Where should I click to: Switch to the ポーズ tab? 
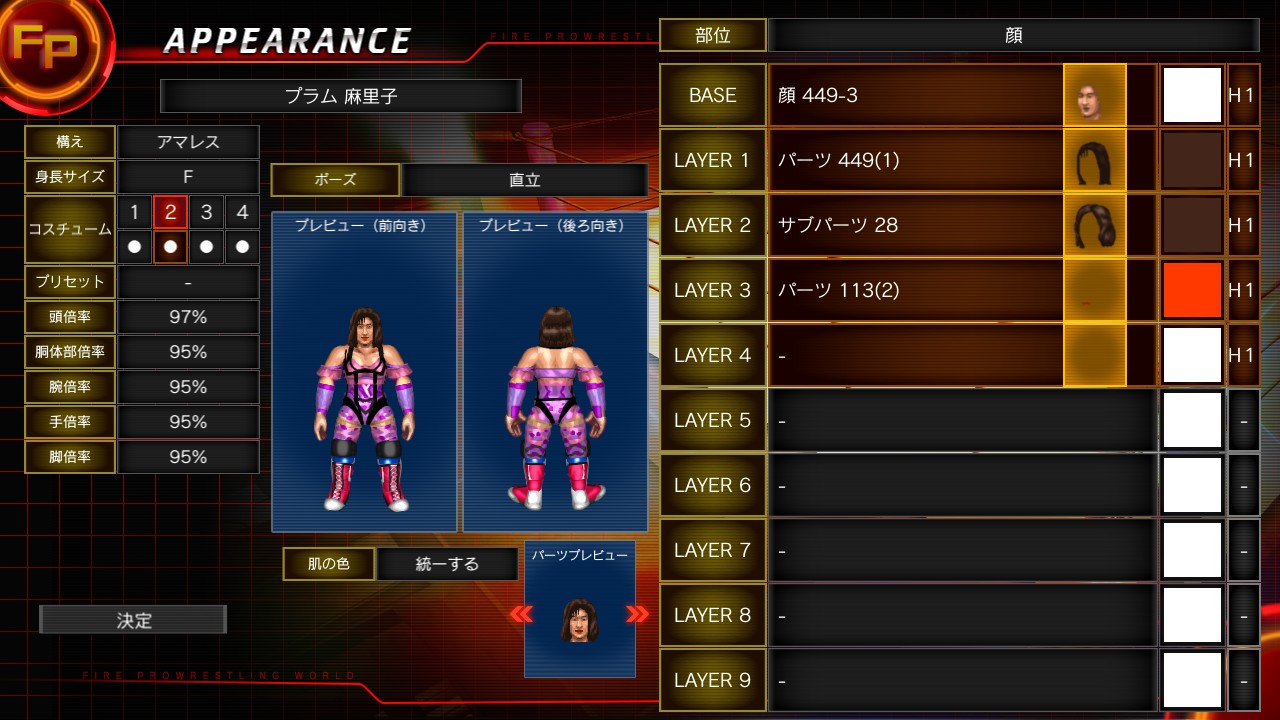pos(335,180)
